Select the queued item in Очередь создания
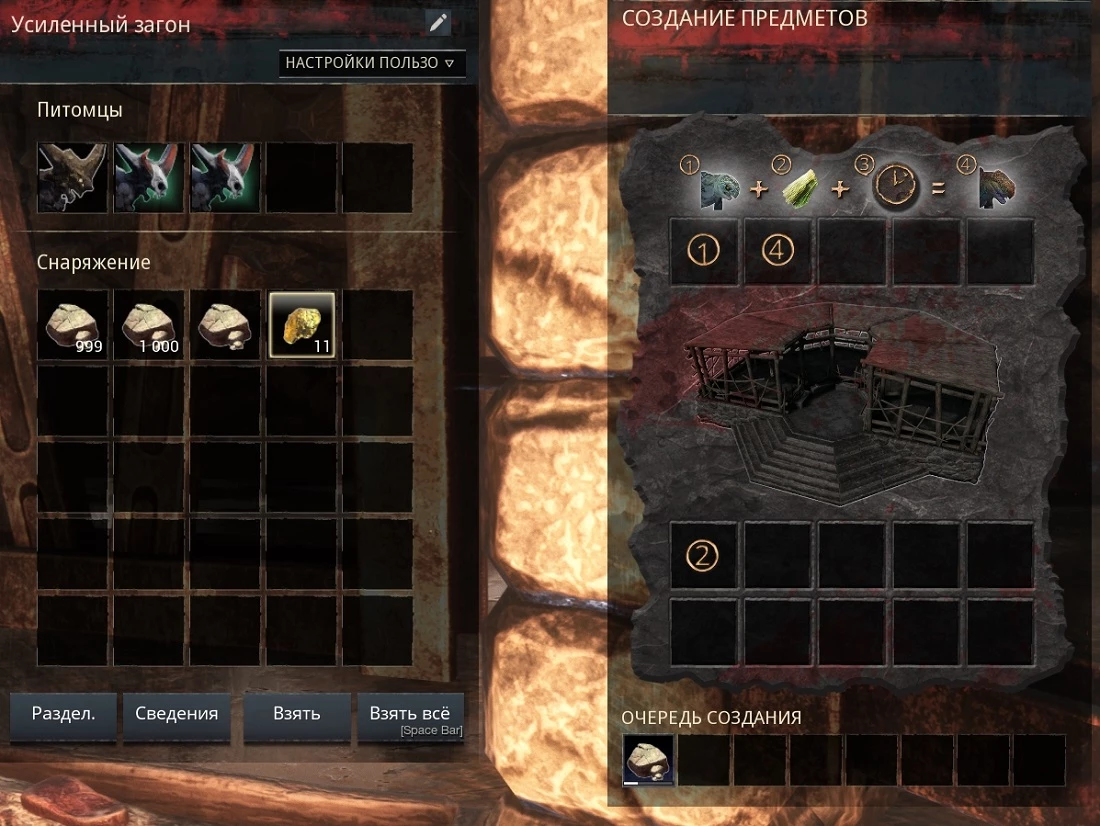Image resolution: width=1100 pixels, height=826 pixels. [x=648, y=761]
